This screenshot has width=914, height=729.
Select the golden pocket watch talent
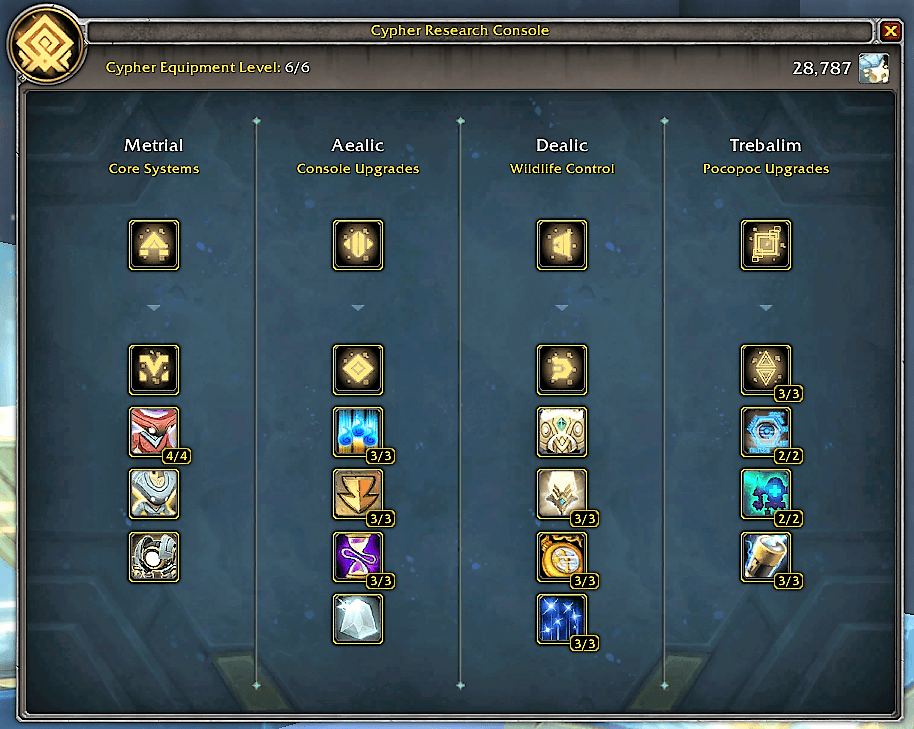click(x=562, y=557)
